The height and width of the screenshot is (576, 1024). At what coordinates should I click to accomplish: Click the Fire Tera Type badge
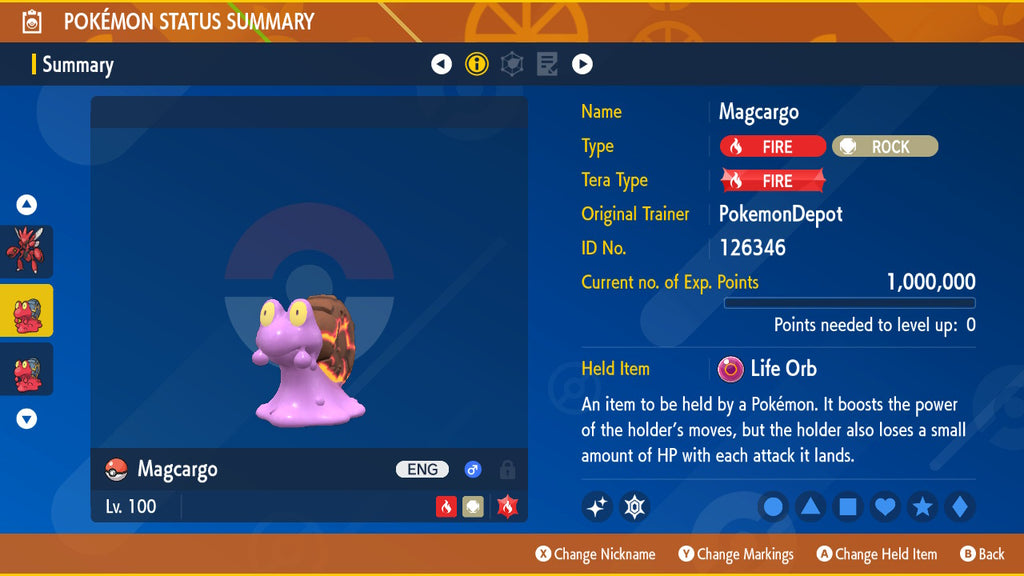tap(773, 181)
